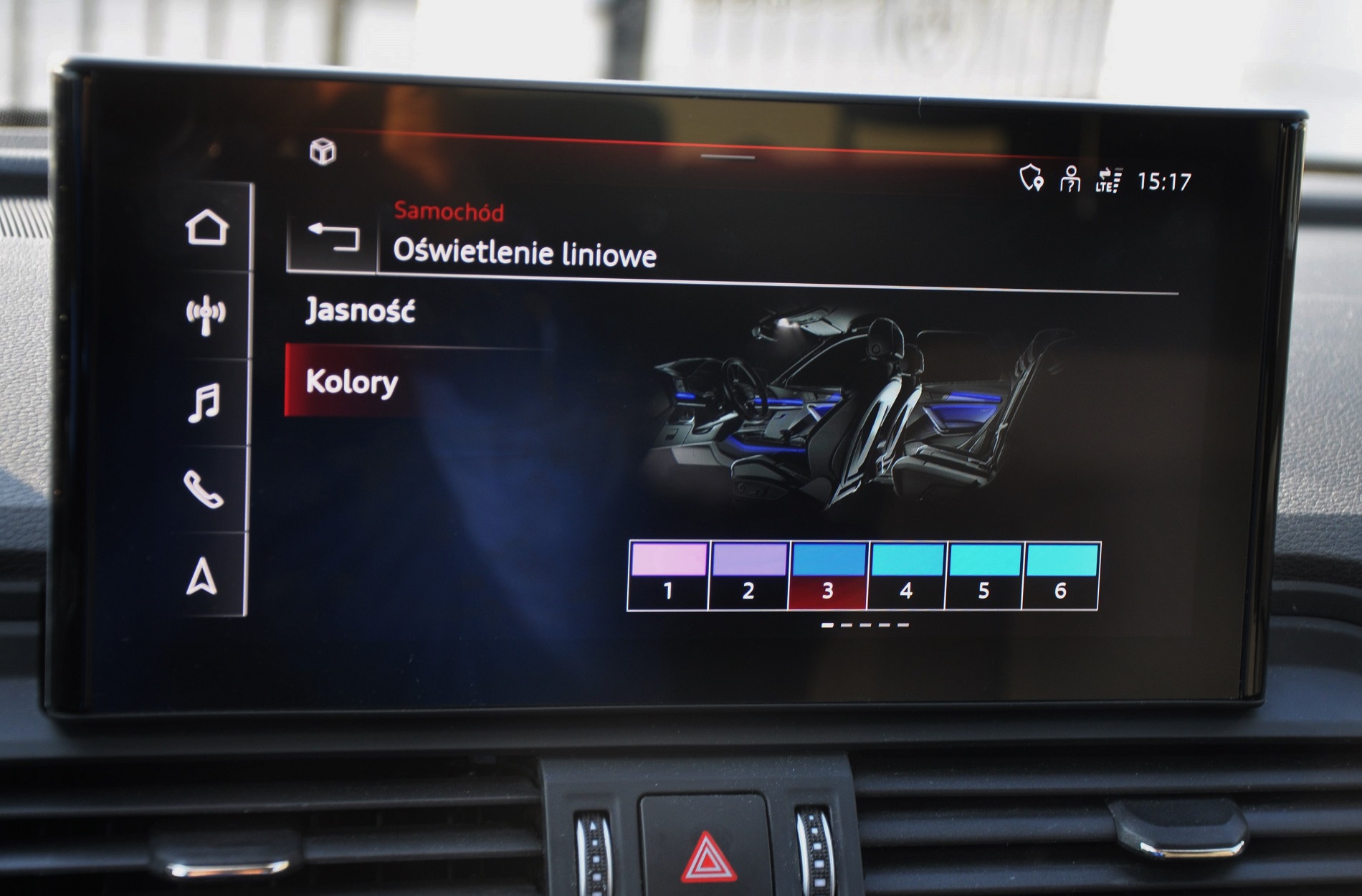Viewport: 1362px width, 896px height.
Task: Open the Jasność brightness option
Action: click(x=361, y=311)
